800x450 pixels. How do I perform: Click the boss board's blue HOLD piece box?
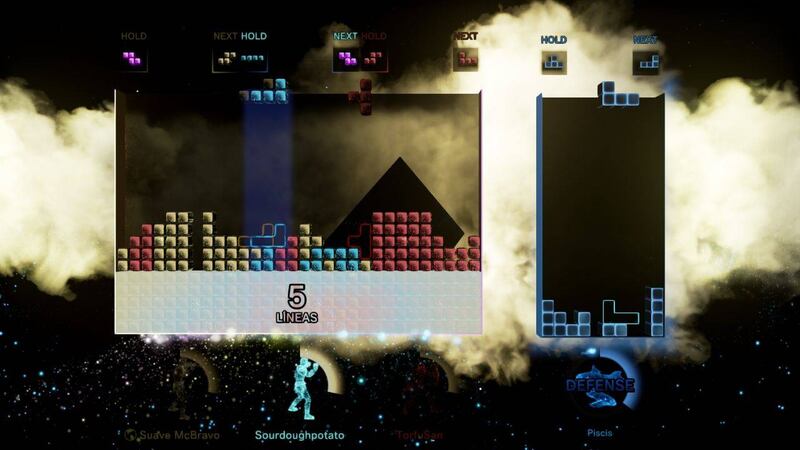pos(553,62)
